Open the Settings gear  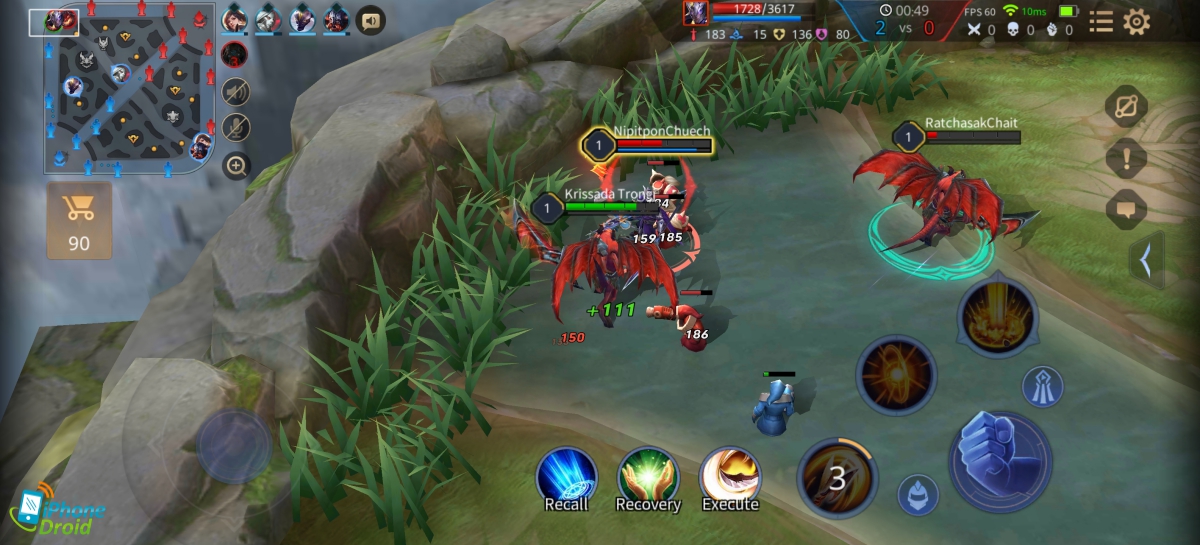pos(1136,22)
